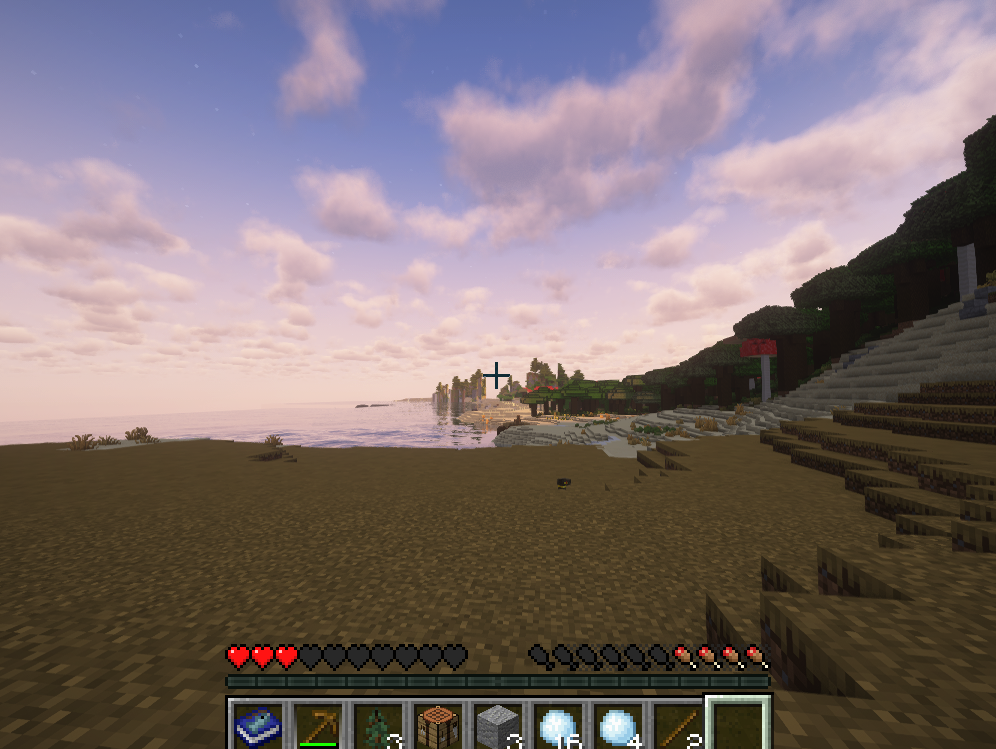Select the sticks hotbar slot

point(677,726)
